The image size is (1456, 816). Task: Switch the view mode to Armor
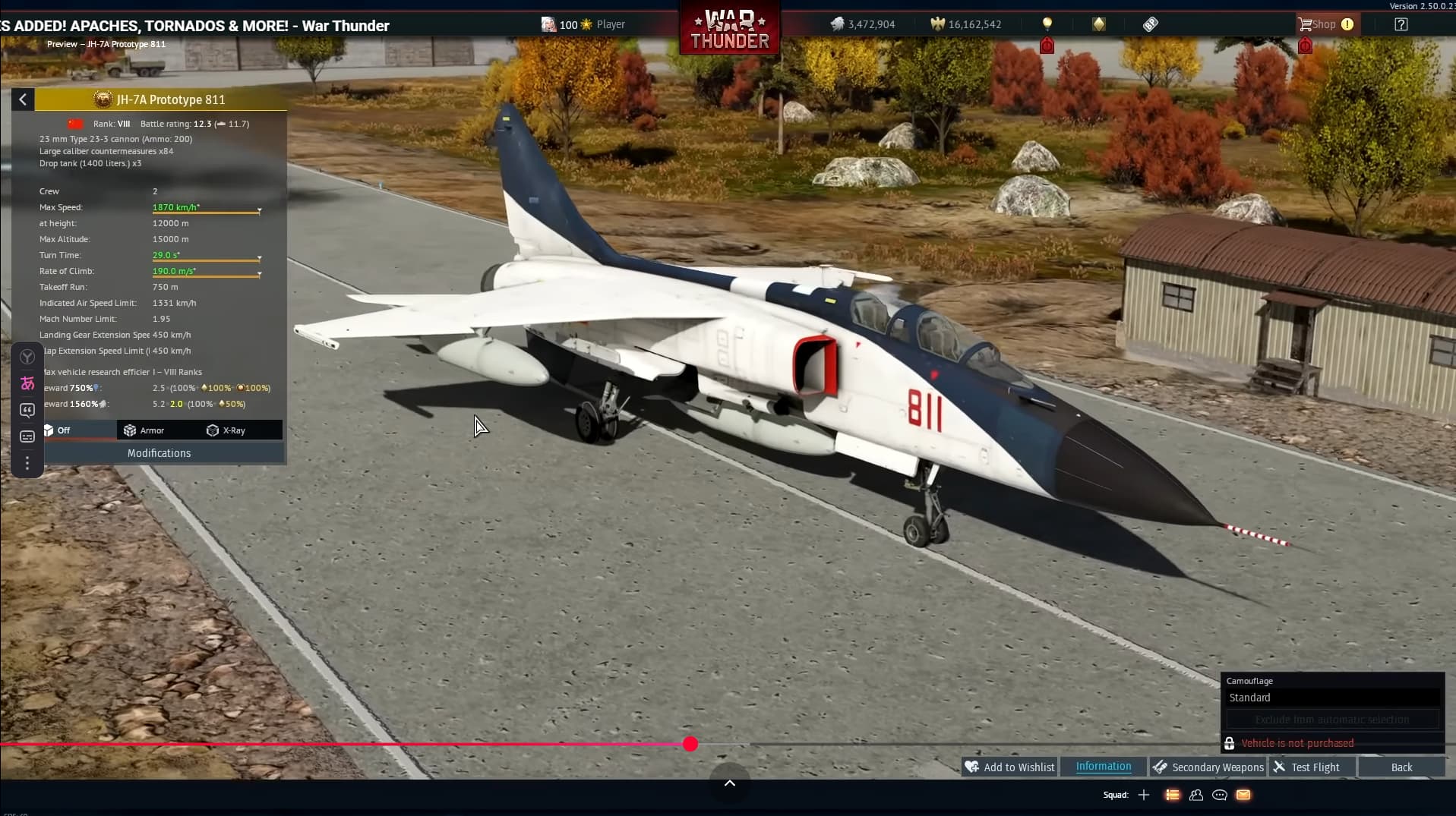click(144, 430)
